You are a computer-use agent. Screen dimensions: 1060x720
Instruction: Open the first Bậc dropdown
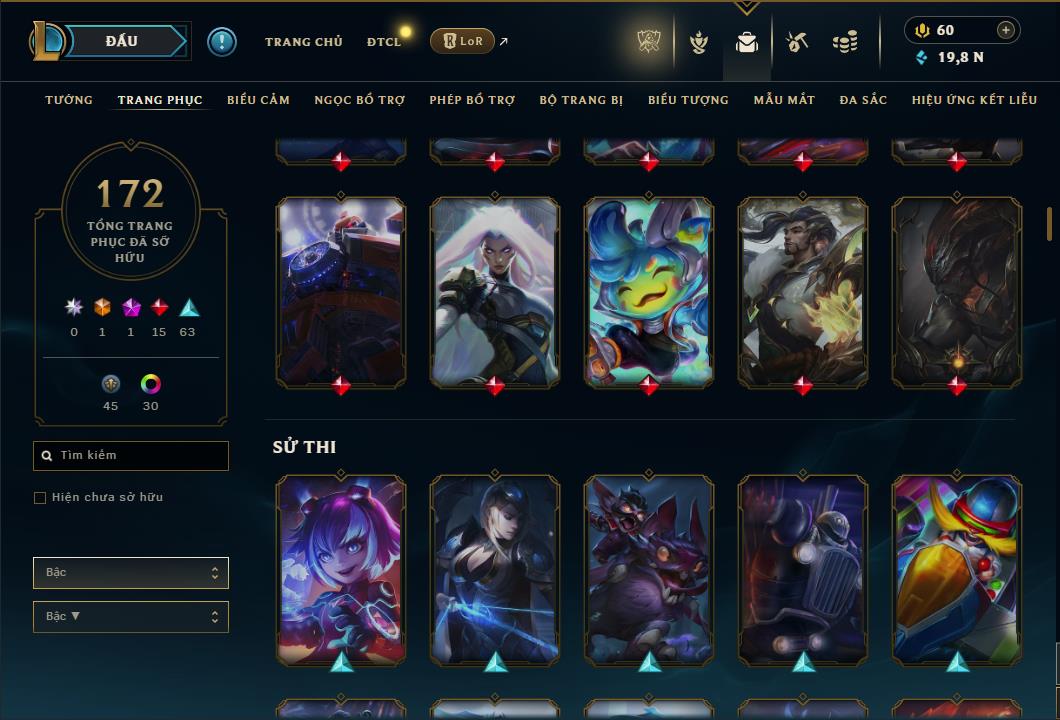131,573
